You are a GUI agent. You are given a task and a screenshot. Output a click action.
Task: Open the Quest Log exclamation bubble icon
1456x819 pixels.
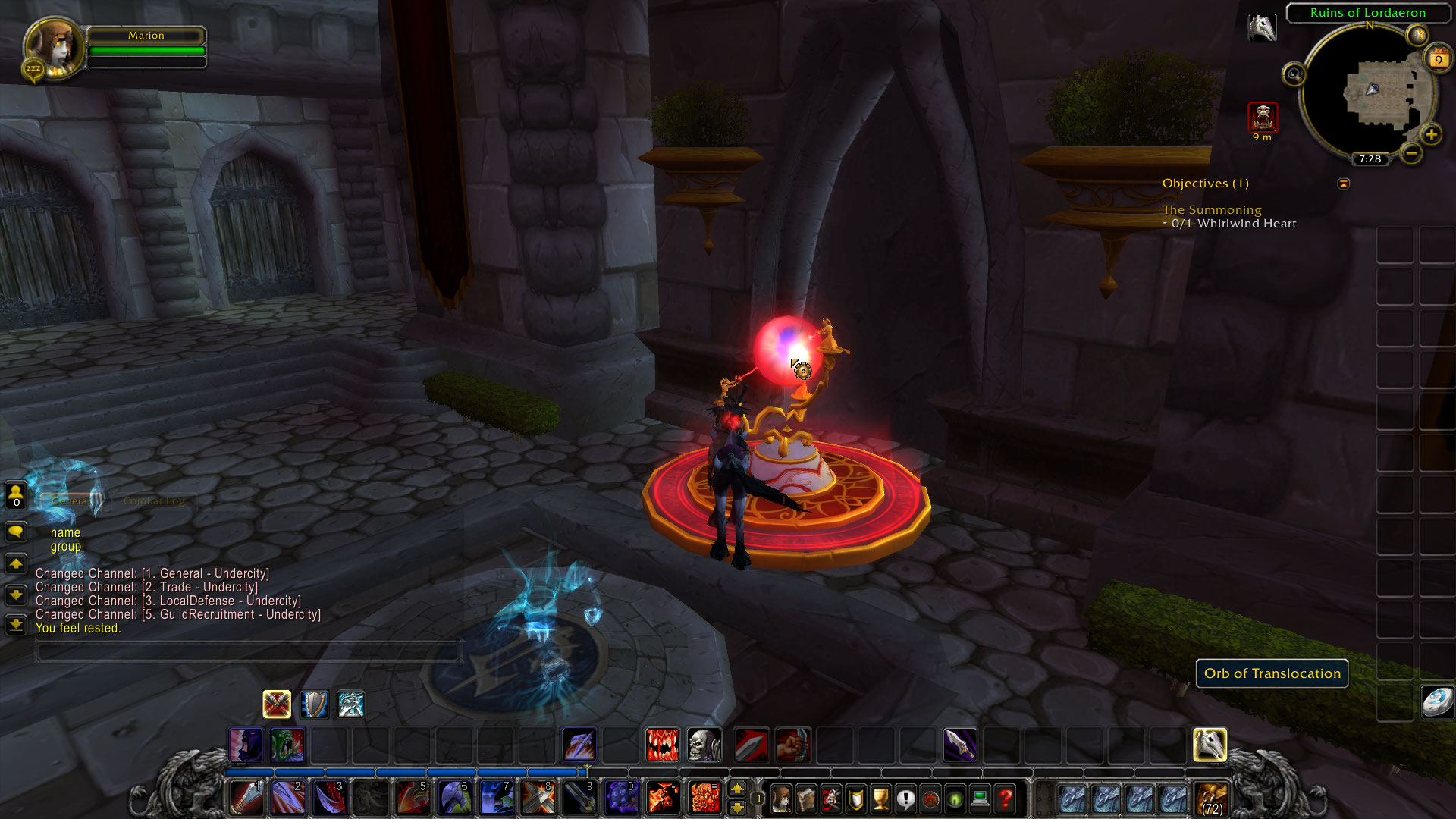(x=905, y=799)
